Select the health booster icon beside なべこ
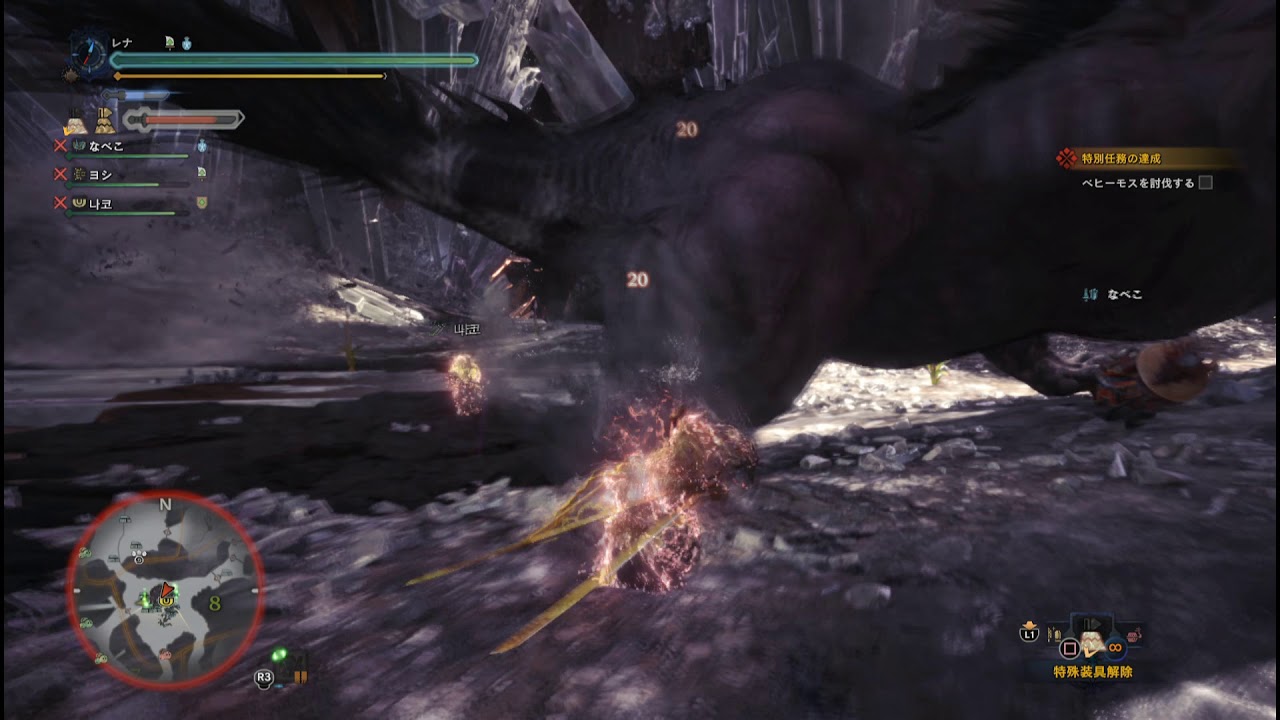The height and width of the screenshot is (720, 1280). [x=200, y=148]
